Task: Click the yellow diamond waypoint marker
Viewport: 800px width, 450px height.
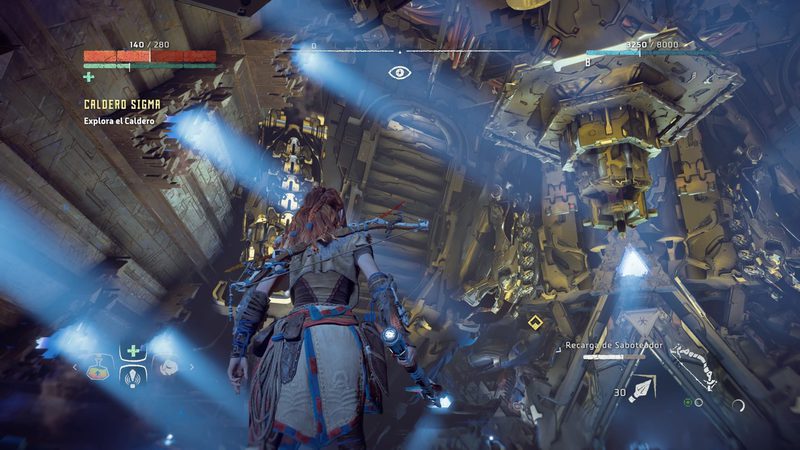Action: point(535,322)
